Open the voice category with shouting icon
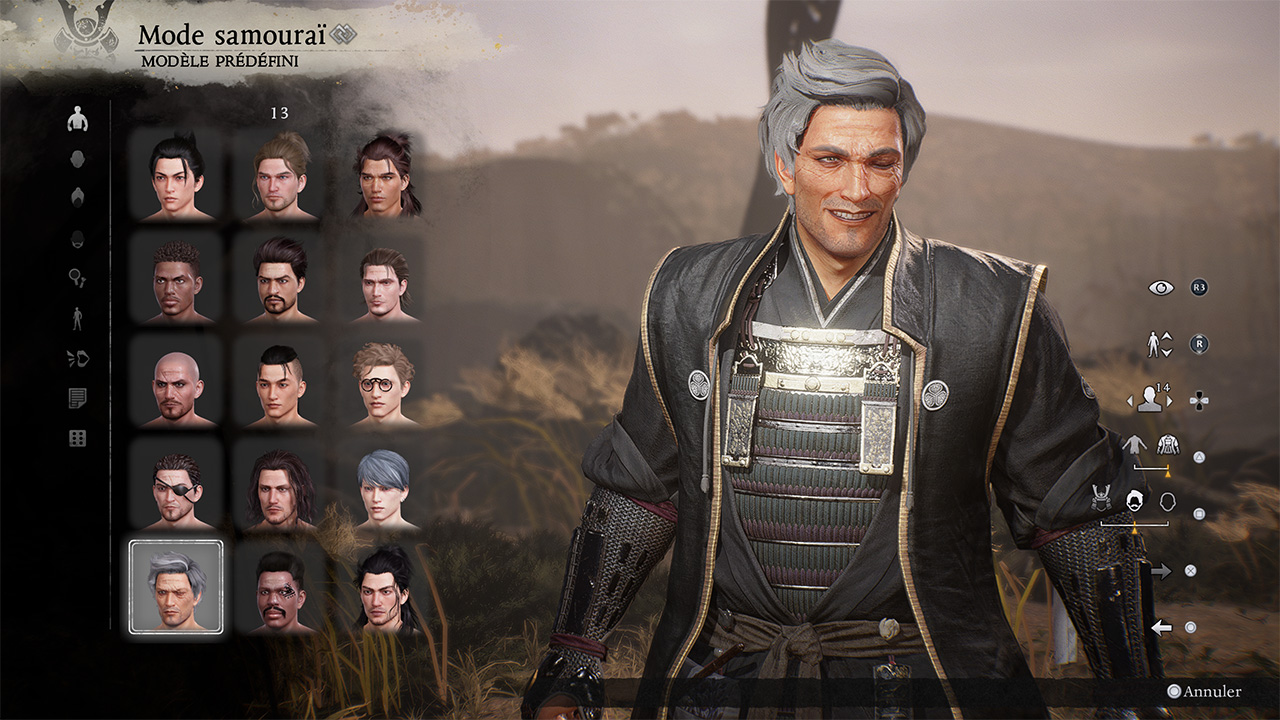 [x=77, y=359]
